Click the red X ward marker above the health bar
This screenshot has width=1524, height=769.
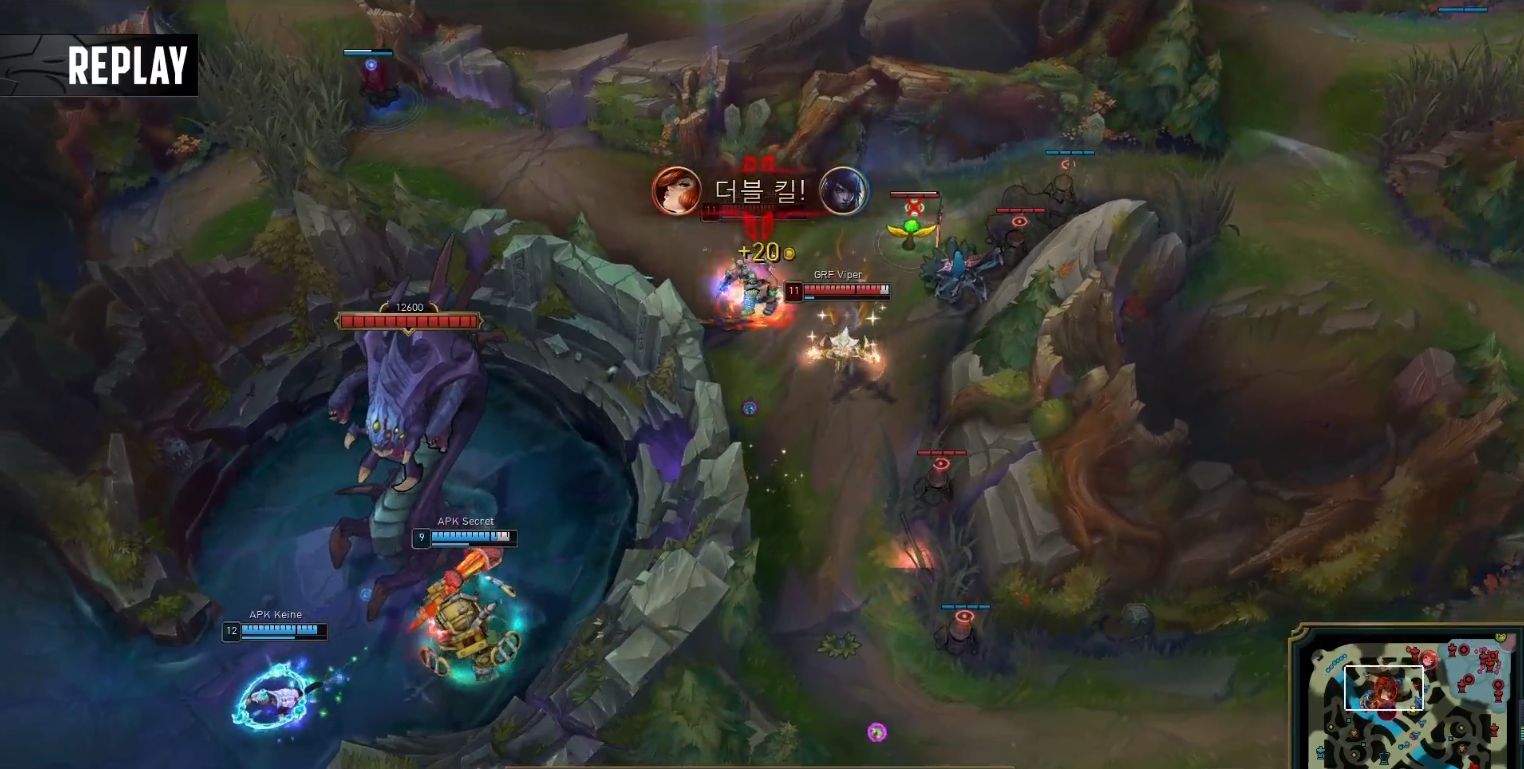pyautogui.click(x=916, y=204)
